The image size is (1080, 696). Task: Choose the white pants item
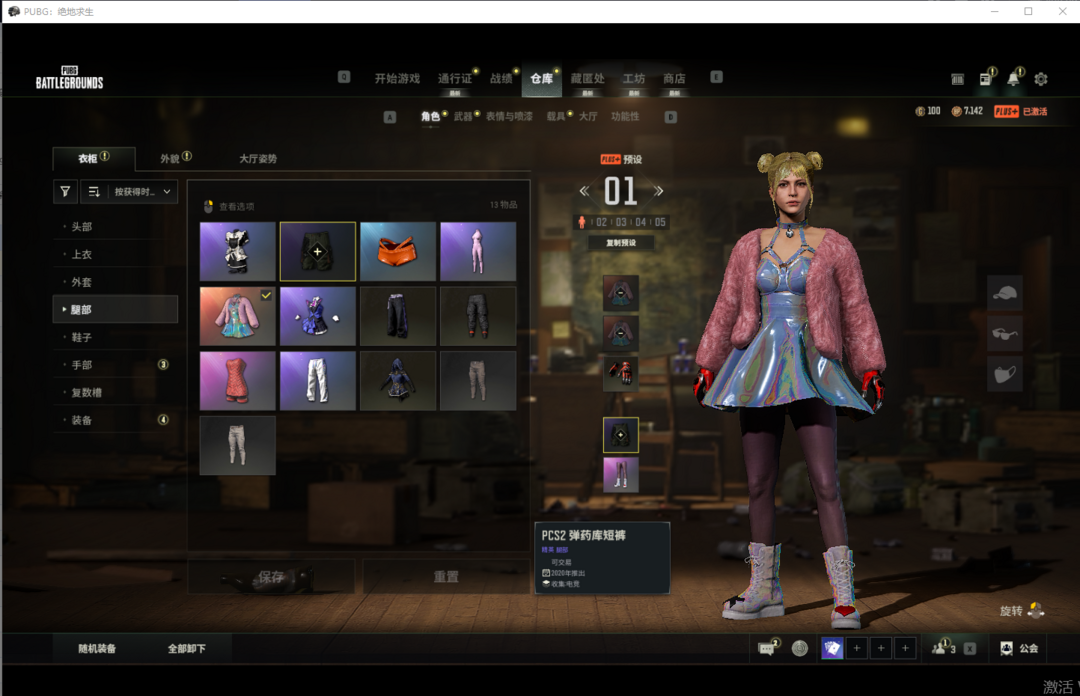tap(318, 381)
